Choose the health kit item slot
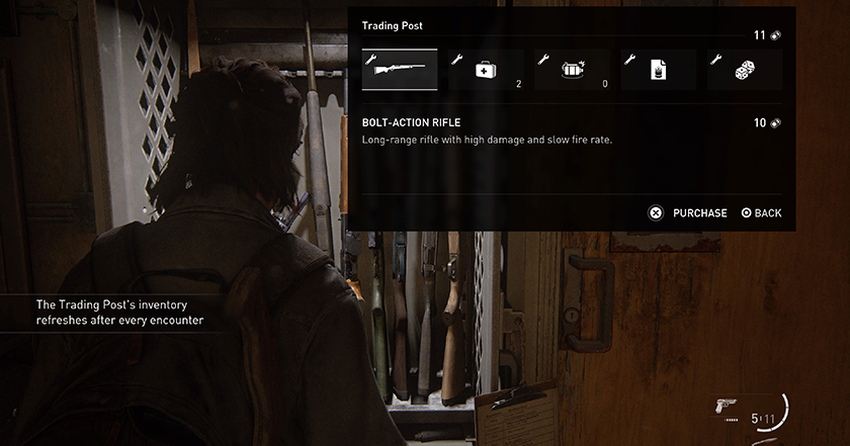This screenshot has width=850, height=446. tap(485, 70)
